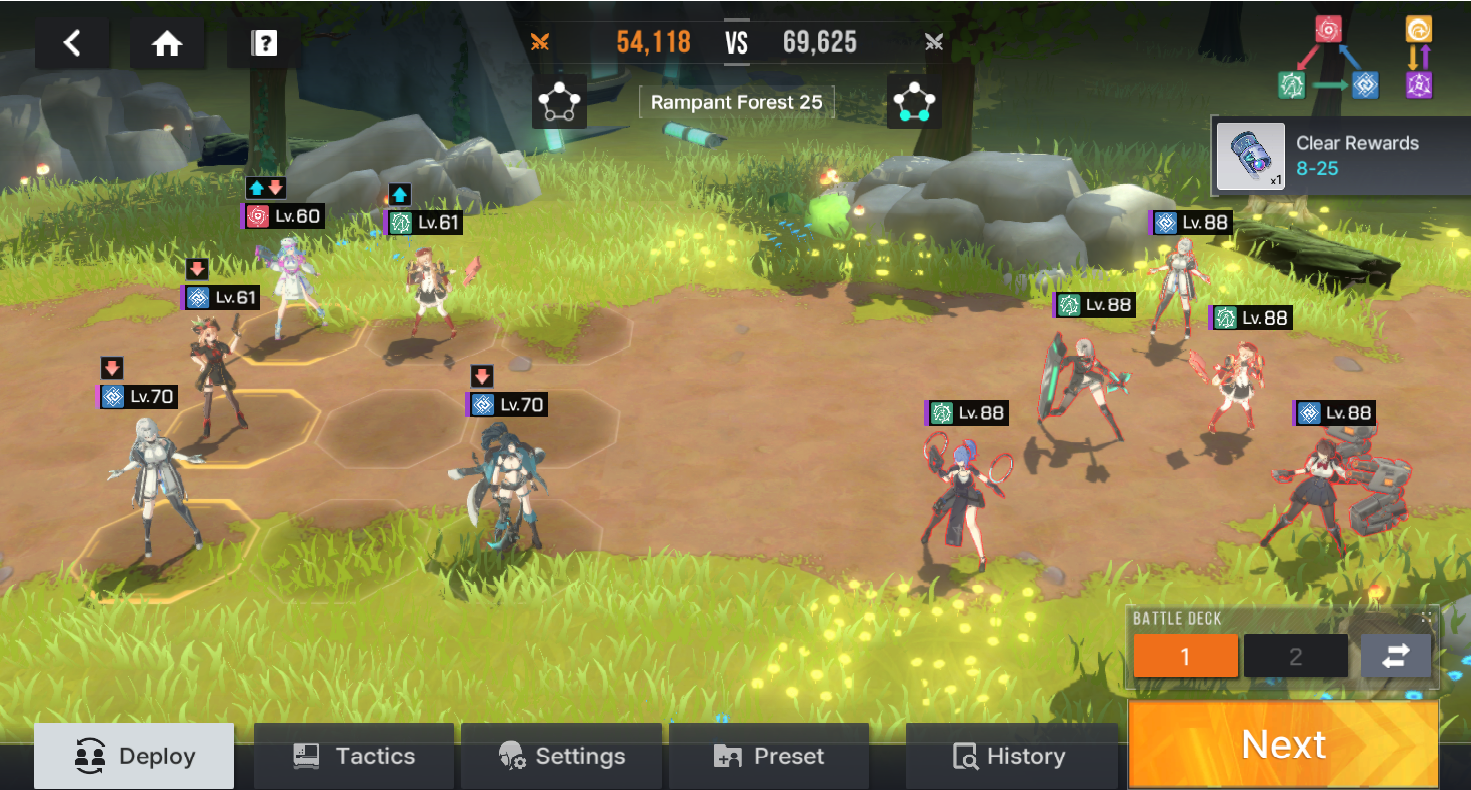Switch to battle deck 2

pyautogui.click(x=1295, y=656)
